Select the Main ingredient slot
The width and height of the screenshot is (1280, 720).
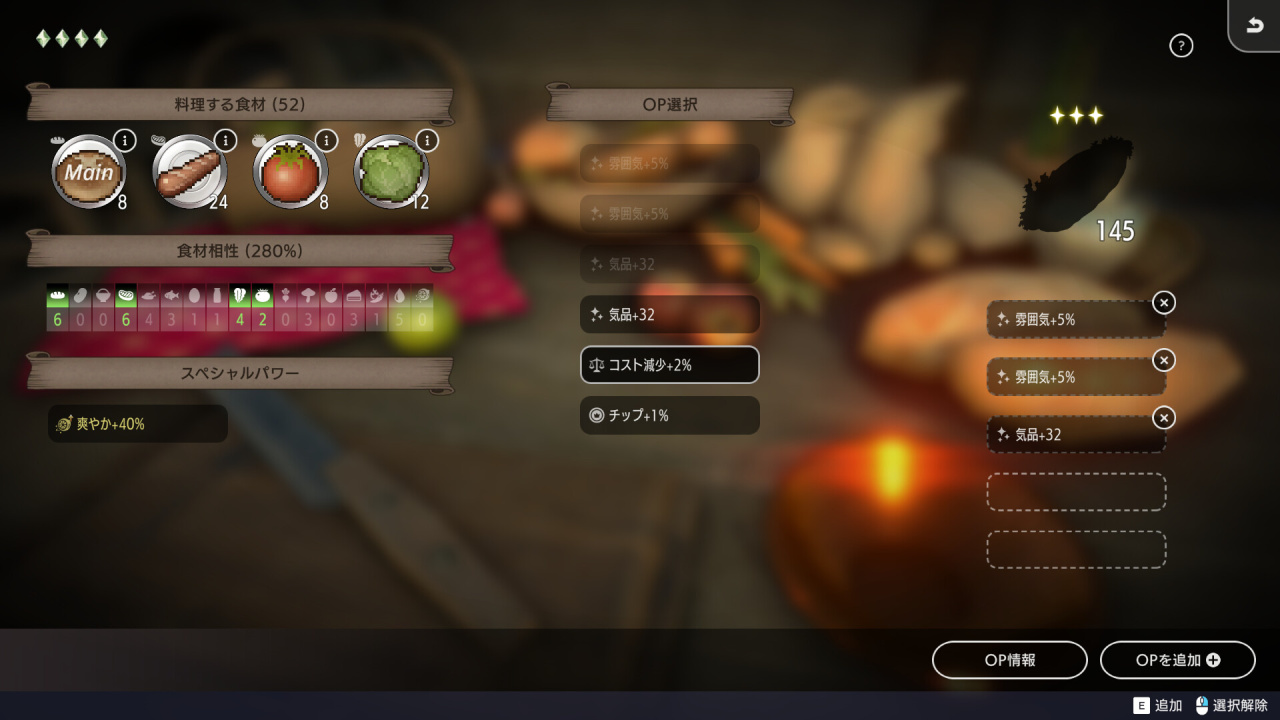click(x=88, y=172)
